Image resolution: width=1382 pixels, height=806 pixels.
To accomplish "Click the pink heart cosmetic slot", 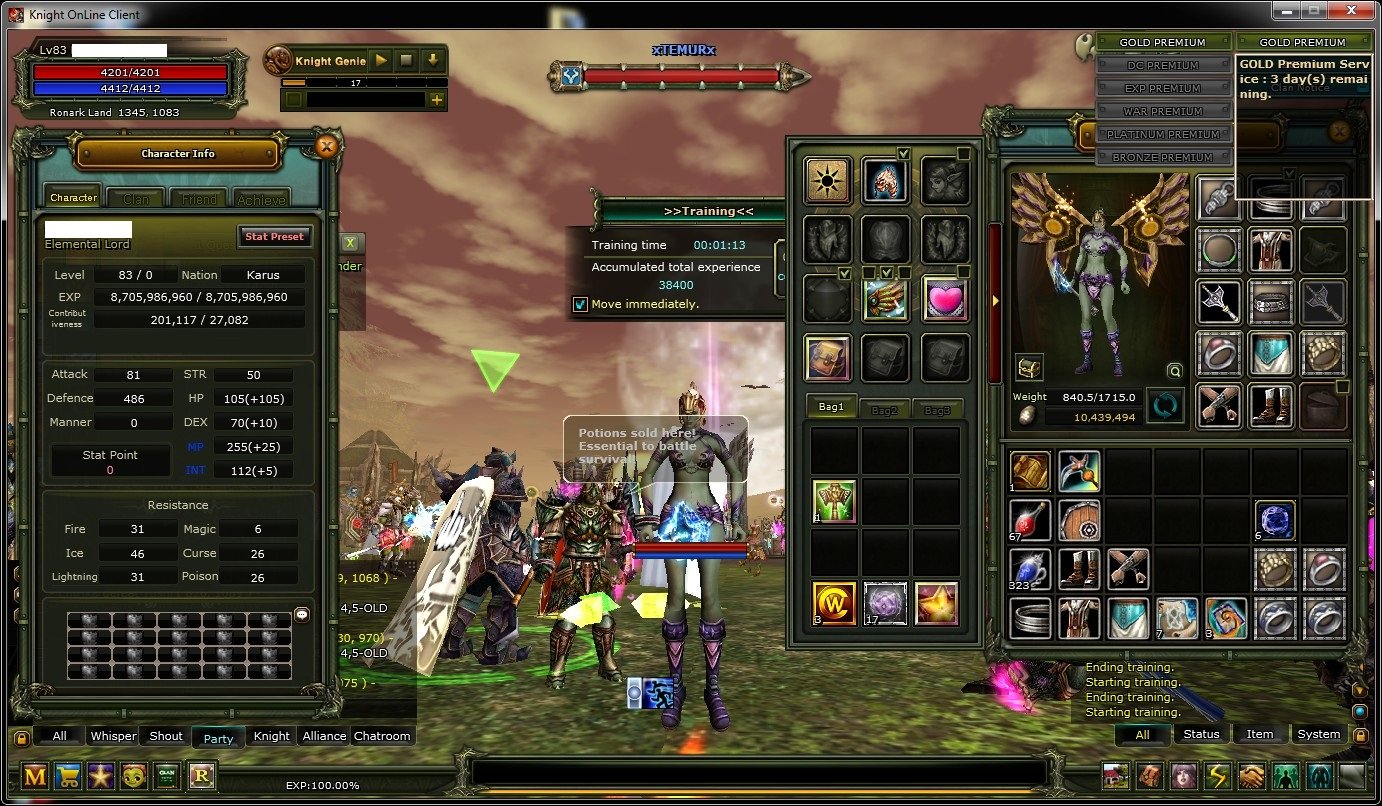I will (x=943, y=299).
